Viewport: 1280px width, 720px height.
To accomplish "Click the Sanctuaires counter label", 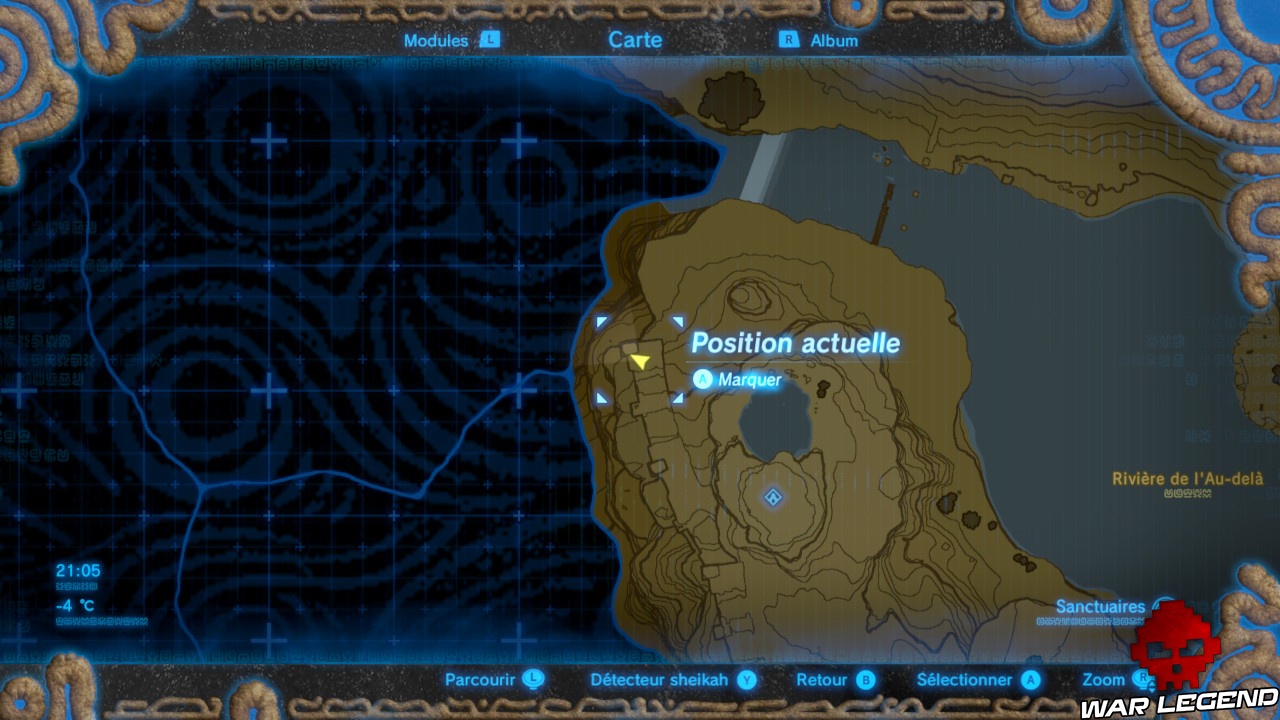I will [x=1100, y=606].
